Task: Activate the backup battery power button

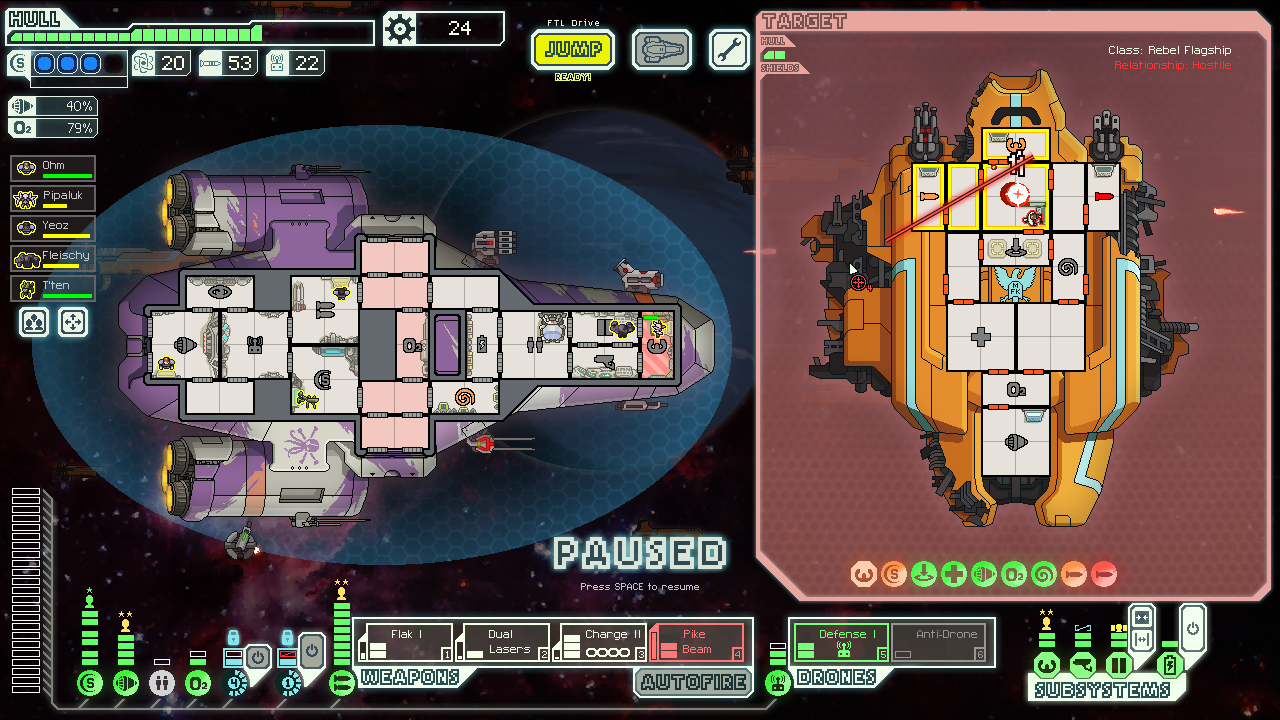Action: (x=1192, y=630)
